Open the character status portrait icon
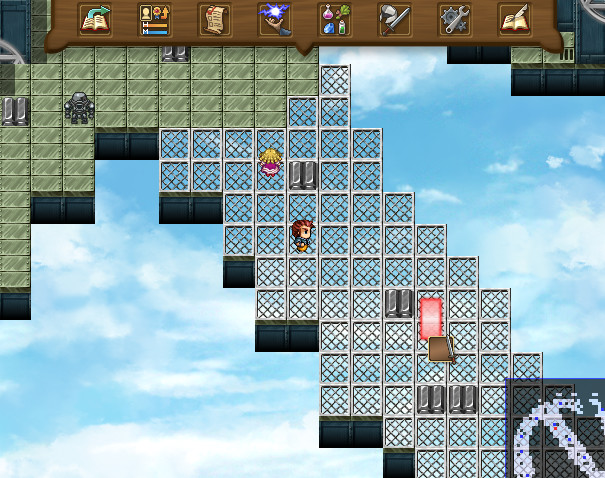Image resolution: width=605 pixels, height=478 pixels. pos(155,20)
